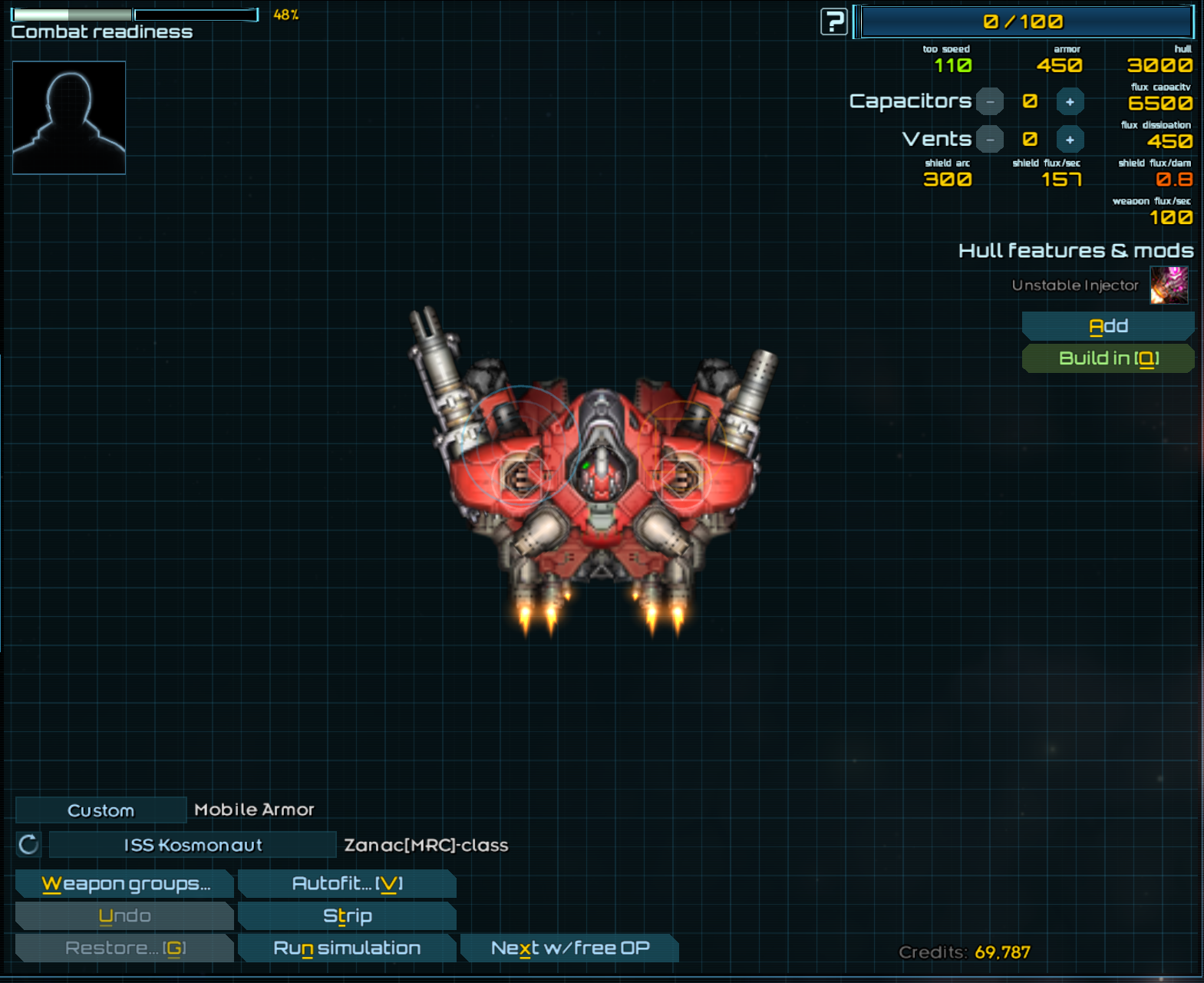The width and height of the screenshot is (1204, 983).
Task: Click the Add hull mod button
Action: pyautogui.click(x=1107, y=326)
